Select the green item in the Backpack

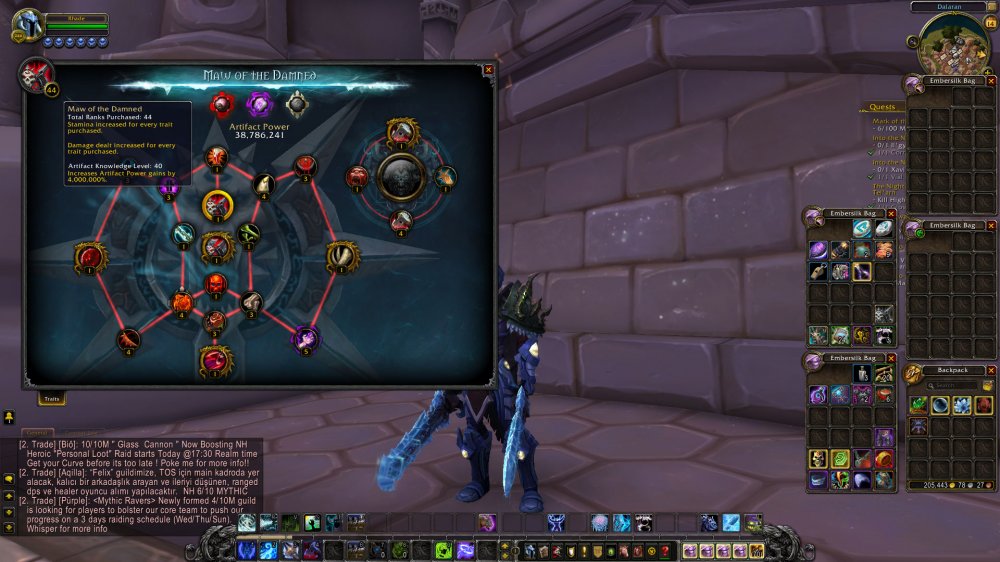918,405
